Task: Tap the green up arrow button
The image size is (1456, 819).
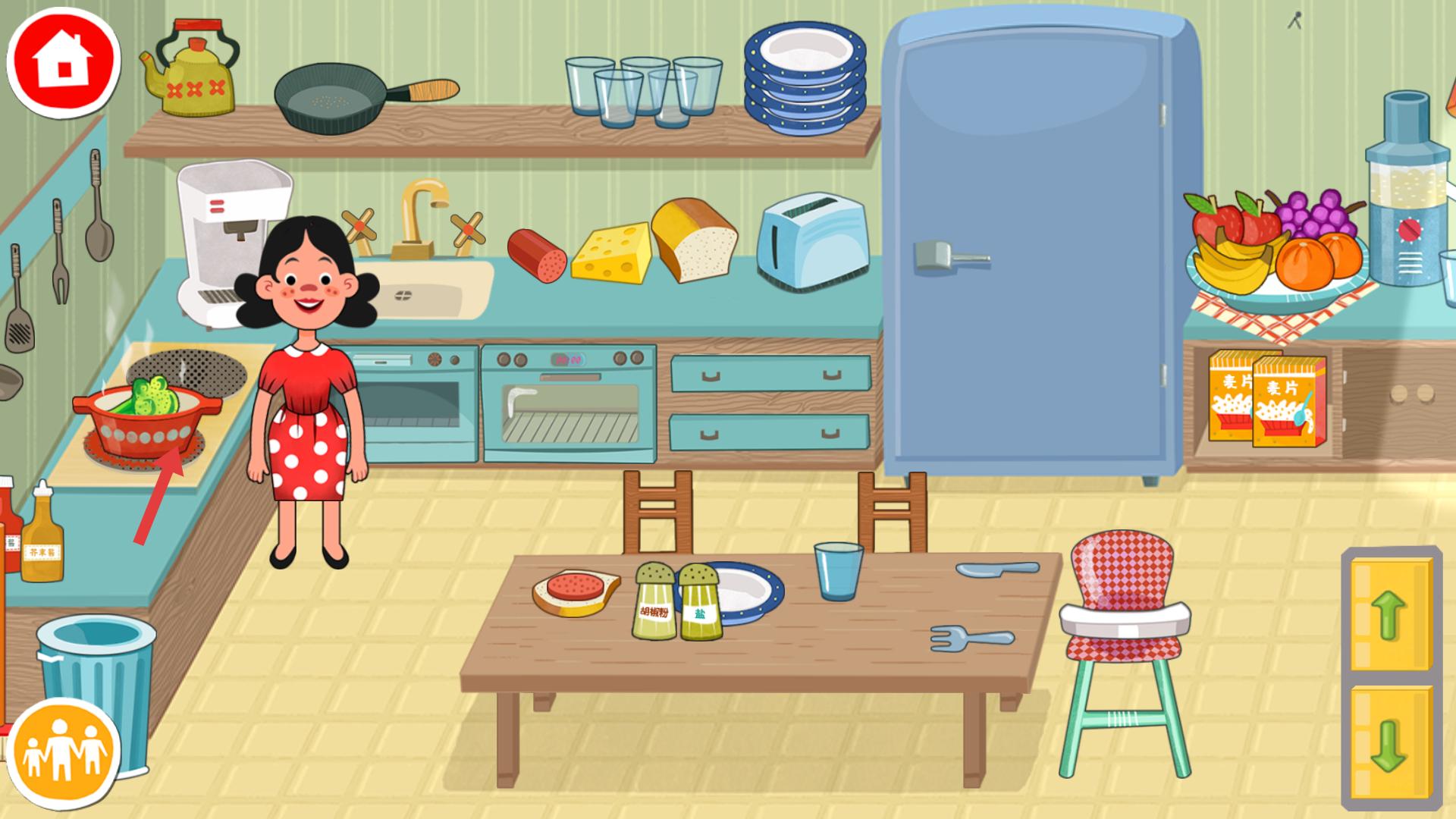Action: (1390, 613)
